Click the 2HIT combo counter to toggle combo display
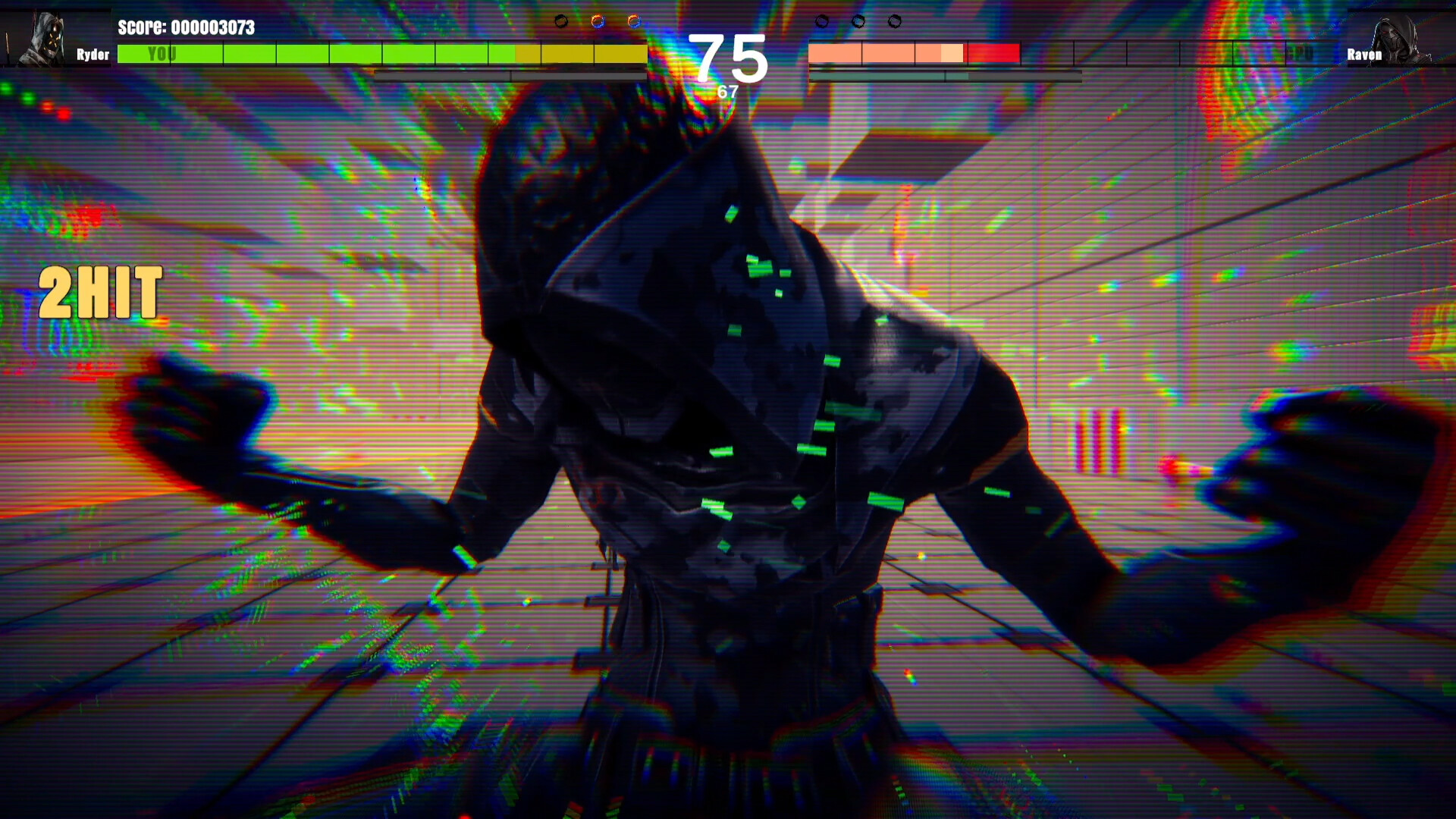Image resolution: width=1456 pixels, height=819 pixels. coord(99,290)
